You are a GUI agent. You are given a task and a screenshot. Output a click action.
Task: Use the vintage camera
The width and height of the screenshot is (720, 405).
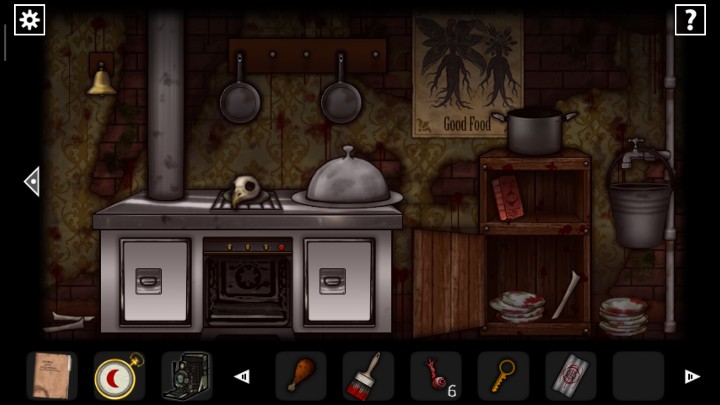[185, 376]
